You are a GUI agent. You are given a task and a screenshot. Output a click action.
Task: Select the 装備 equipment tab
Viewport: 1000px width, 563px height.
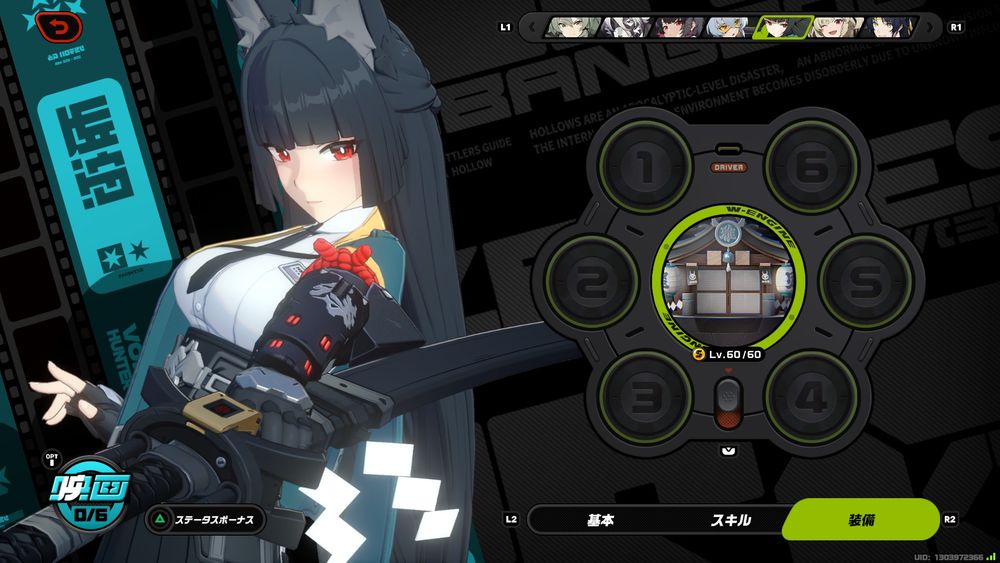pos(861,520)
